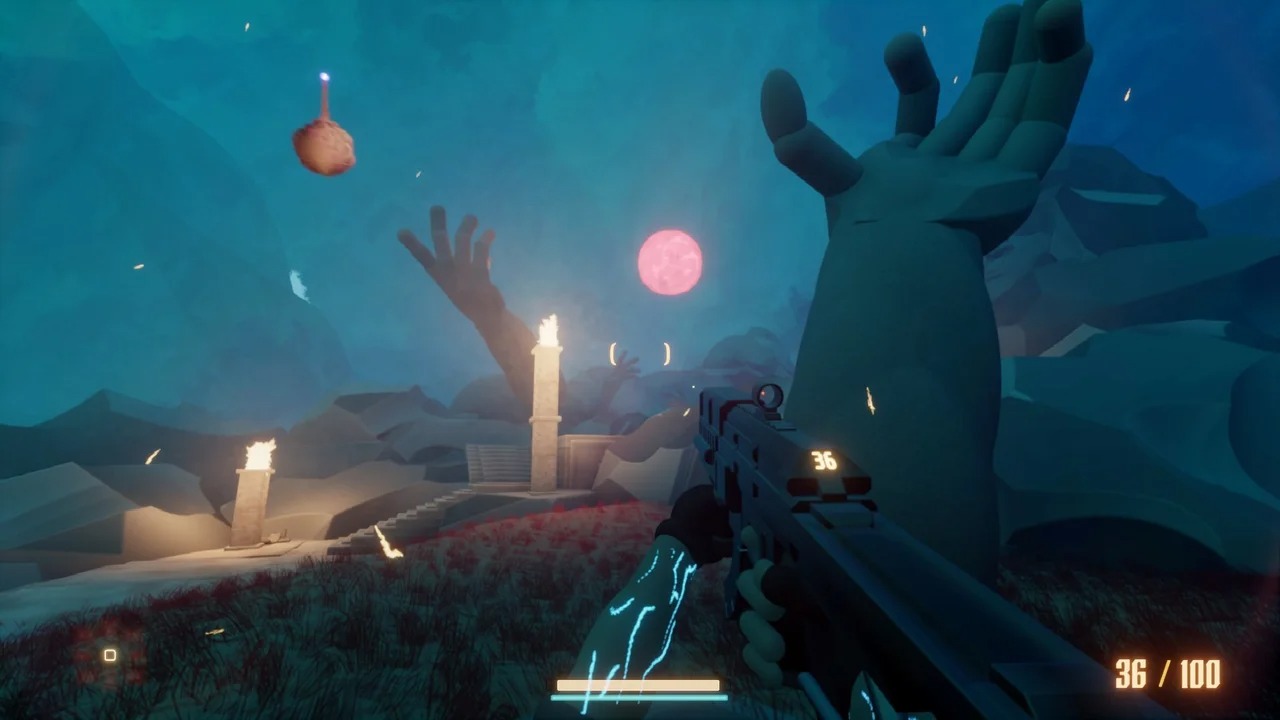Screen dimensions: 1280x720
Task: Select the crosshair brackets at screen center
Action: pyautogui.click(x=640, y=353)
